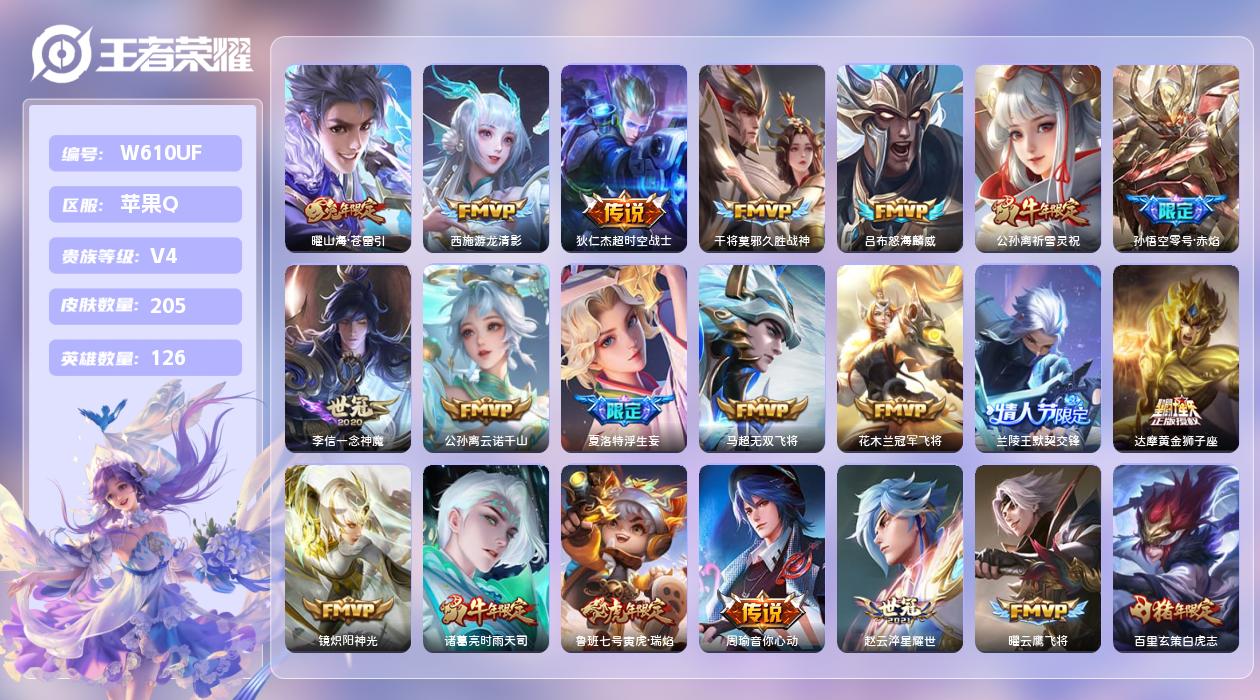The height and width of the screenshot is (700, 1260).
Task: View the 赵云淬星耀世 skin card
Action: tap(900, 558)
